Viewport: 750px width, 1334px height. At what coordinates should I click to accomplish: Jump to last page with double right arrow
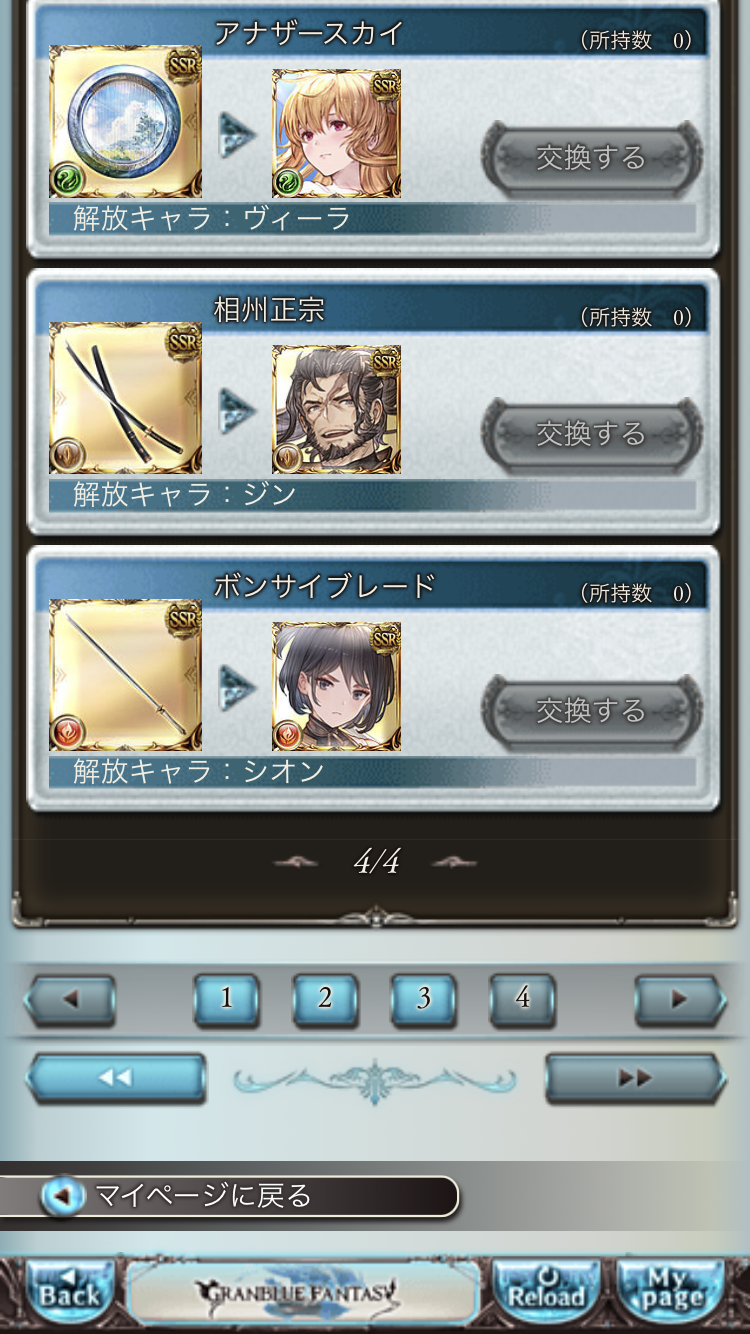(x=635, y=1078)
